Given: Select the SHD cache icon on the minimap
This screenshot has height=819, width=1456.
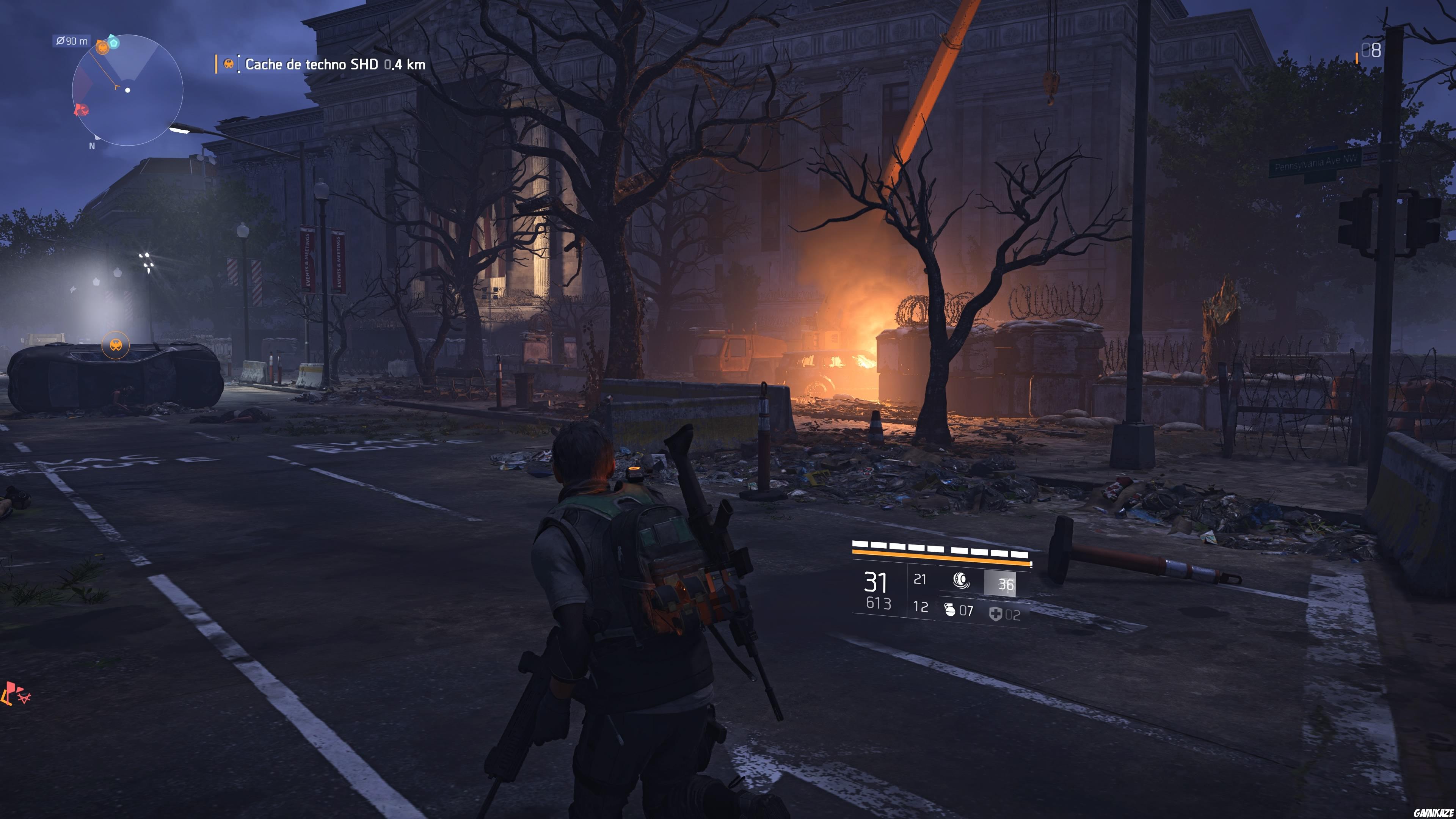Looking at the screenshot, I should coord(102,49).
